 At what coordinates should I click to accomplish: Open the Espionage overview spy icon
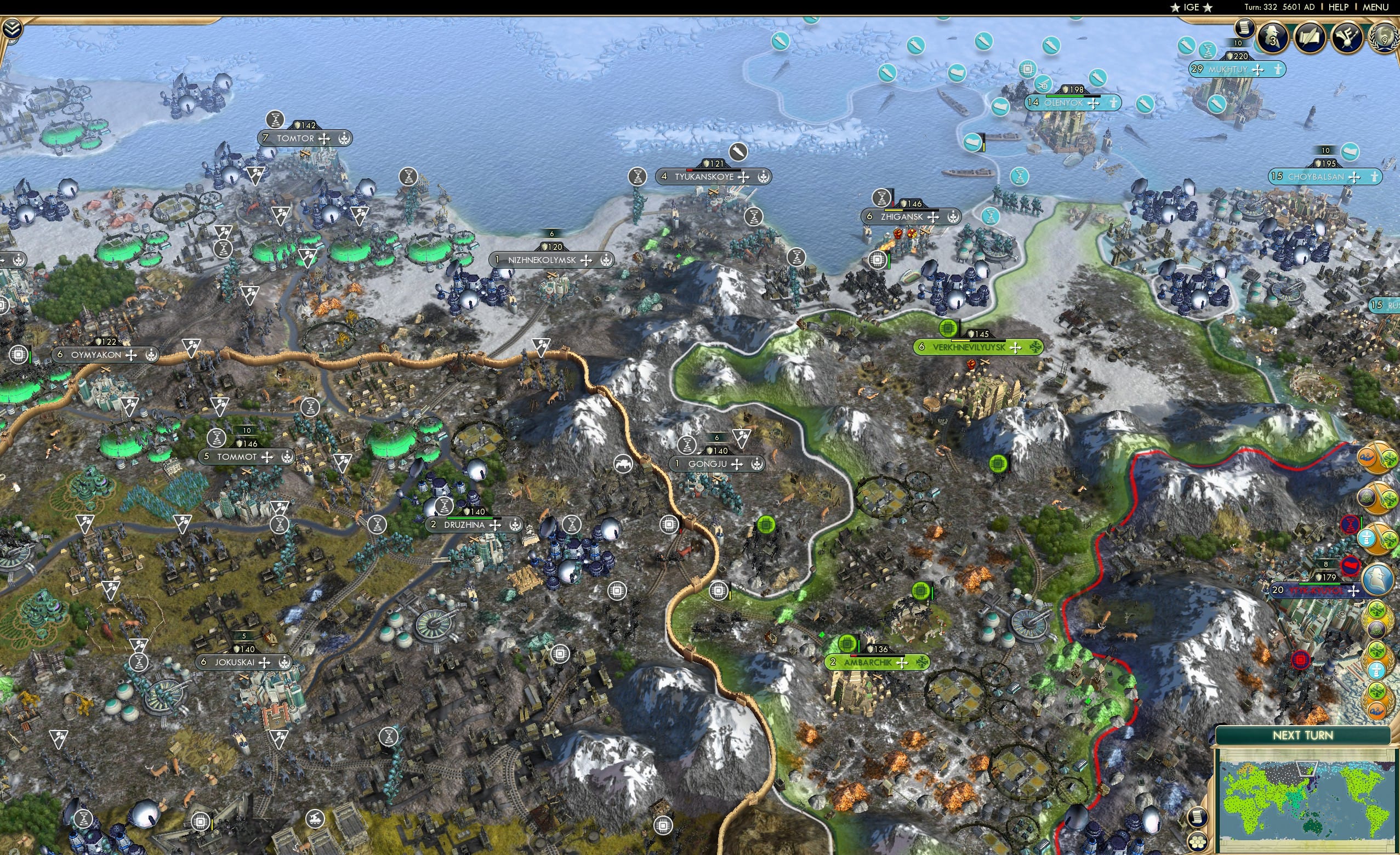pyautogui.click(x=1273, y=37)
